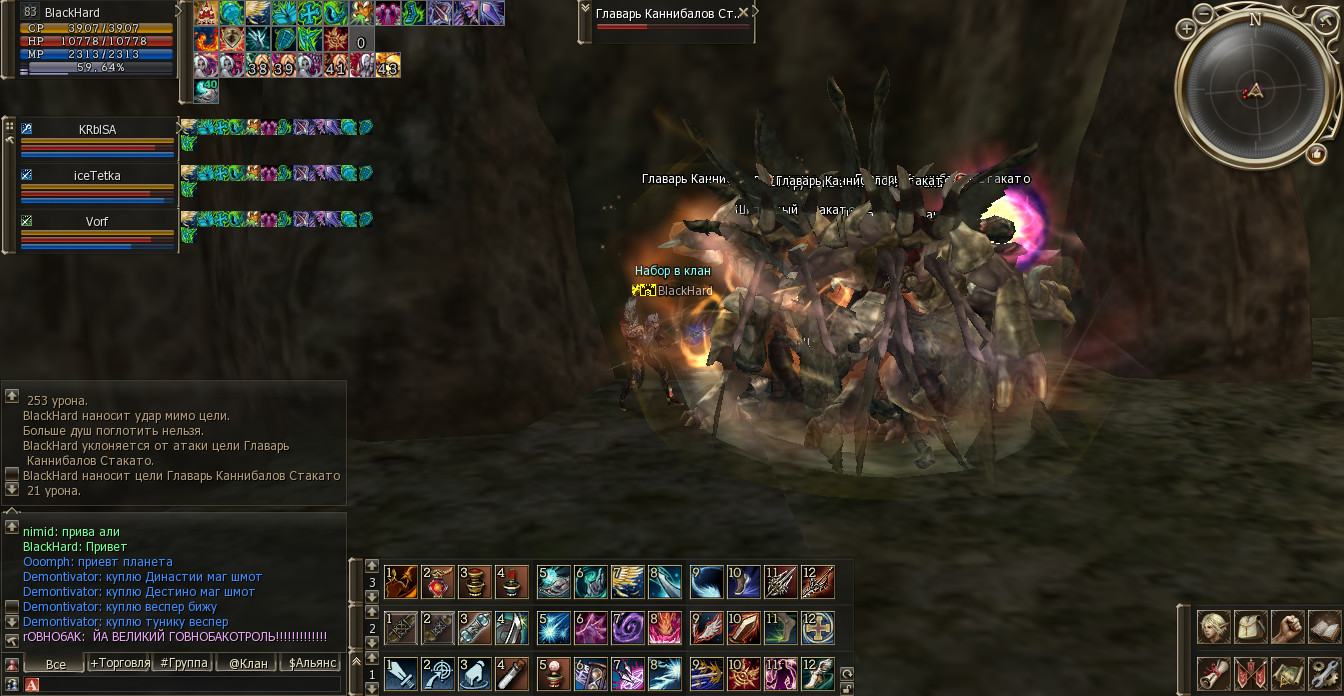
Task: Show the $Альянс chat tab
Action: (x=310, y=663)
